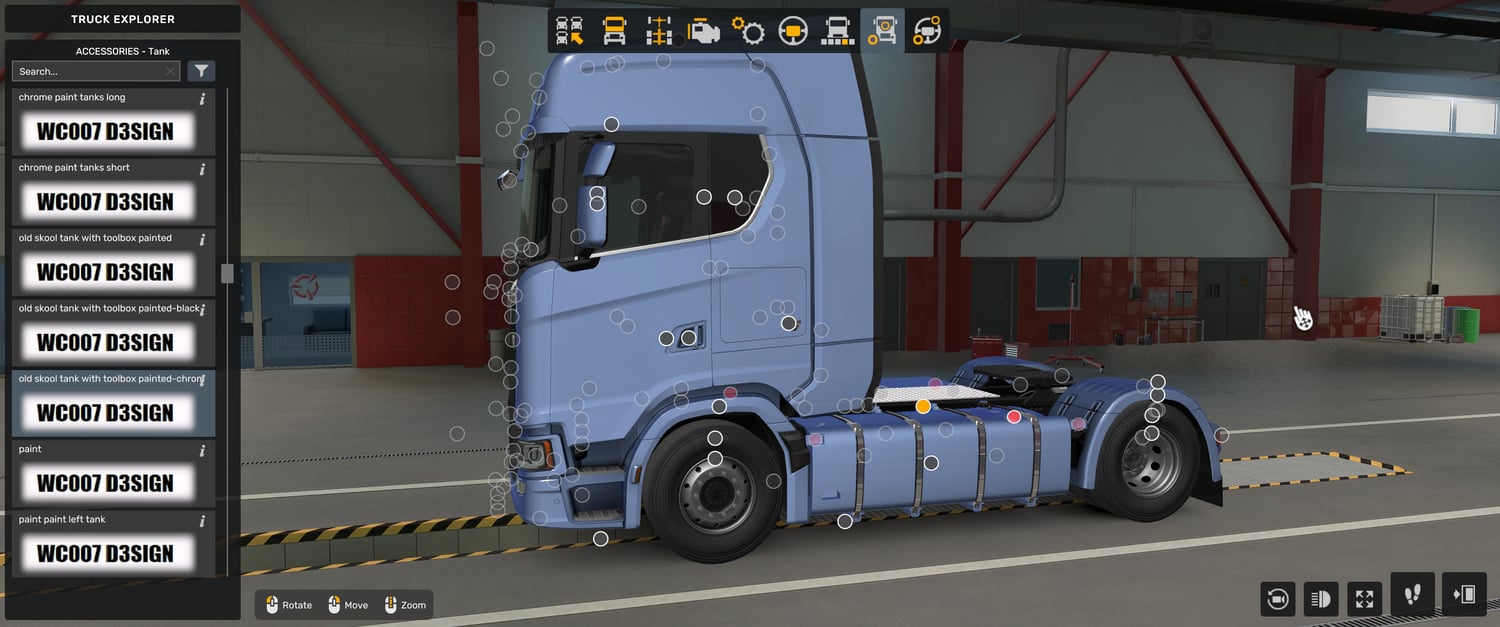Switch to the yellow cabin category tab
Image resolution: width=1500 pixels, height=627 pixels.
614,31
